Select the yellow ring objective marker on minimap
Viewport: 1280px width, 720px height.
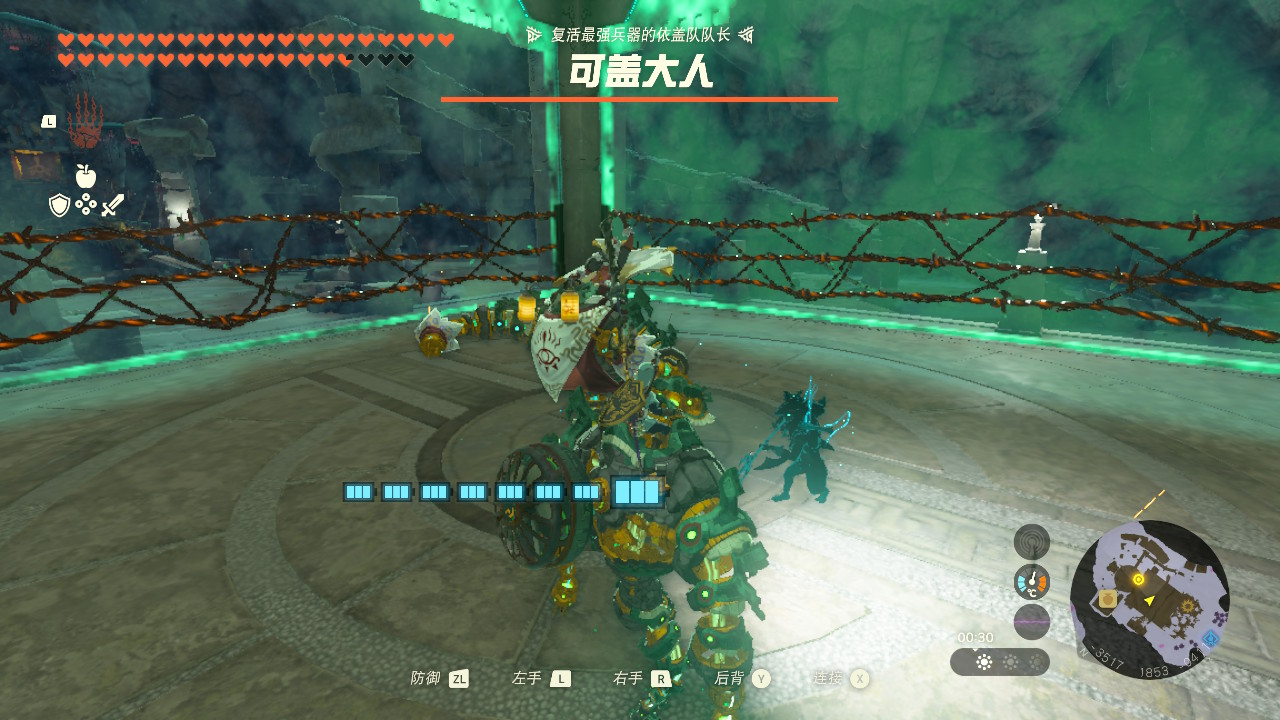coord(1138,579)
